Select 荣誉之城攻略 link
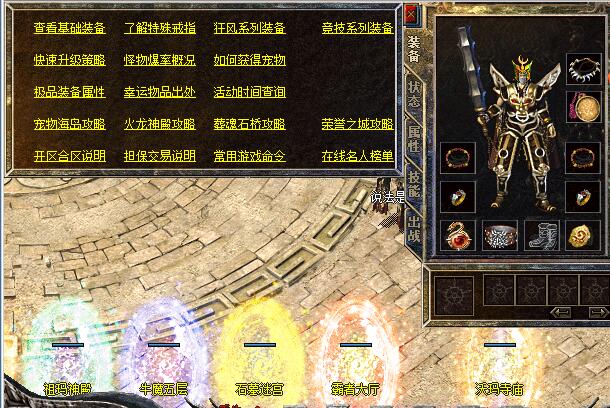610x408 pixels. pyautogui.click(x=357, y=125)
